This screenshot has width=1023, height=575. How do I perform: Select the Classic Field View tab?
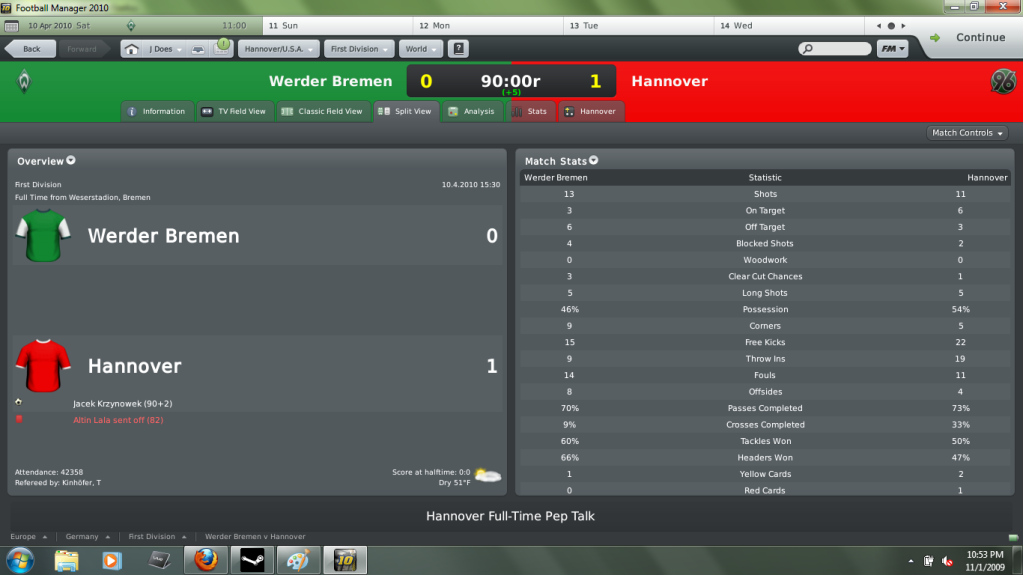pos(322,111)
